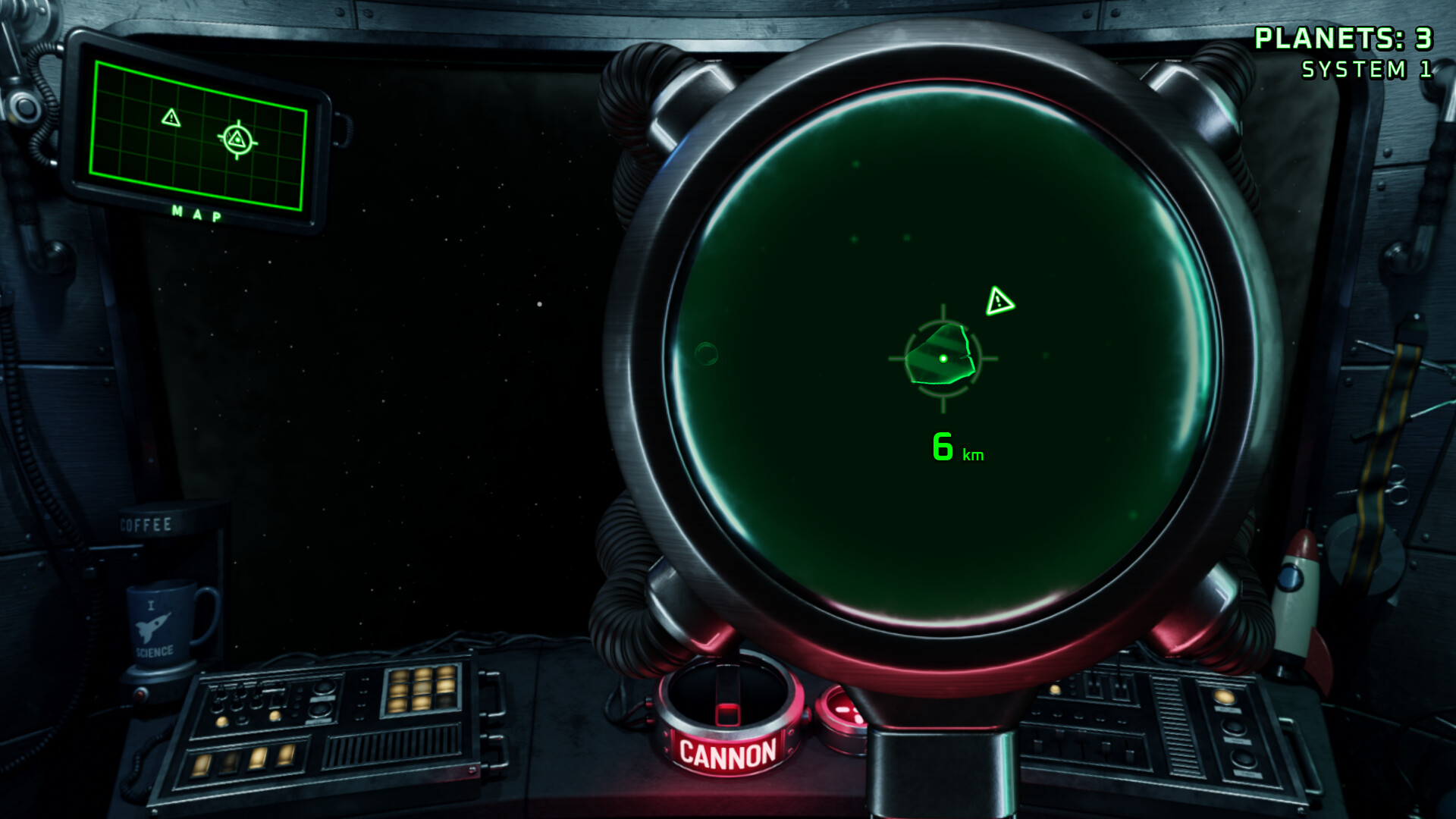This screenshot has height=819, width=1456.
Task: Select the warning triangle icon on the MAP screen
Action: coord(171,118)
